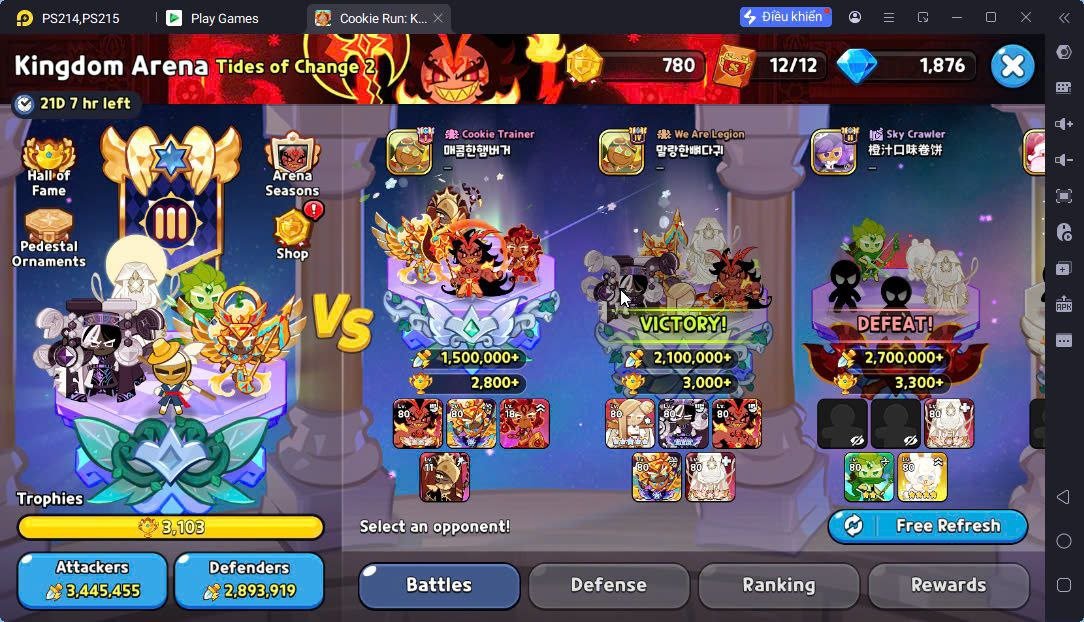Close the Kingdom Arena screen

pyautogui.click(x=1012, y=66)
